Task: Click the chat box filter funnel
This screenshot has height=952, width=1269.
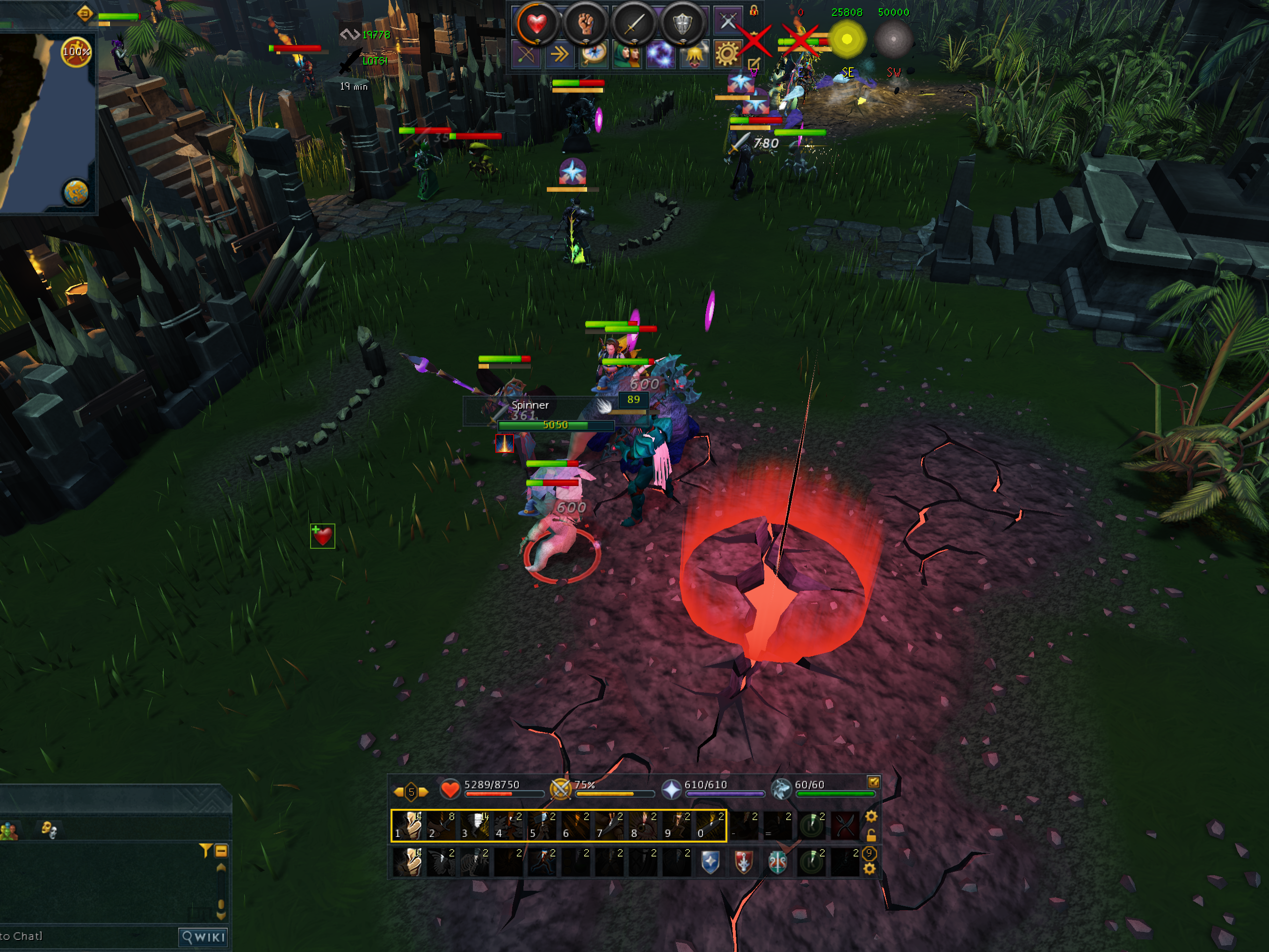Action: (205, 850)
